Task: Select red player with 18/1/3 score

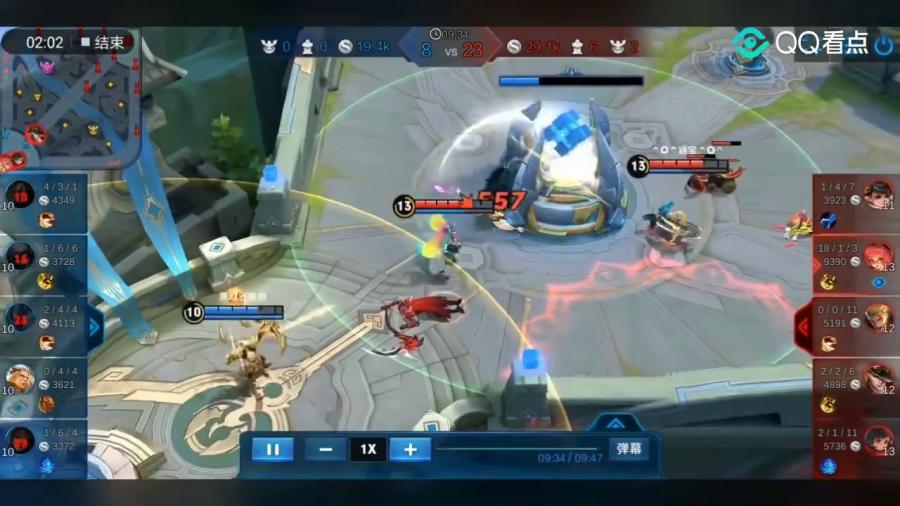Action: pos(855,265)
